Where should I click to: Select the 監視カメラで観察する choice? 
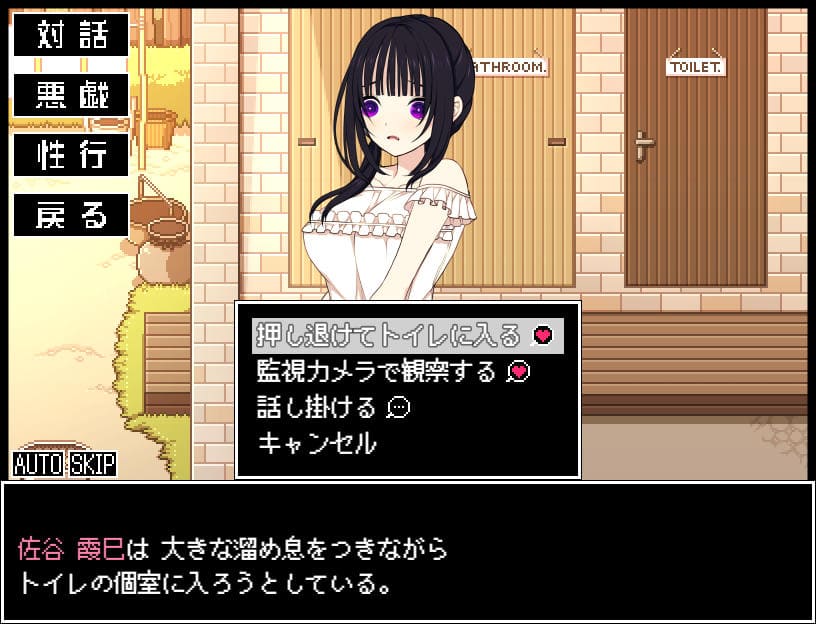[392, 371]
